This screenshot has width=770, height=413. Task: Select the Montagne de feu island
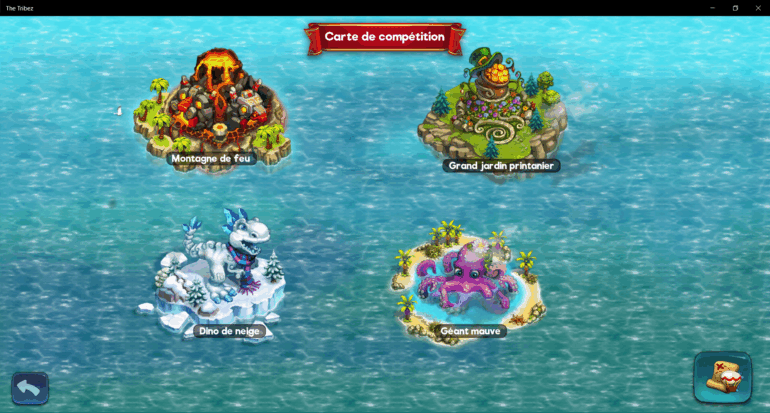[213, 108]
